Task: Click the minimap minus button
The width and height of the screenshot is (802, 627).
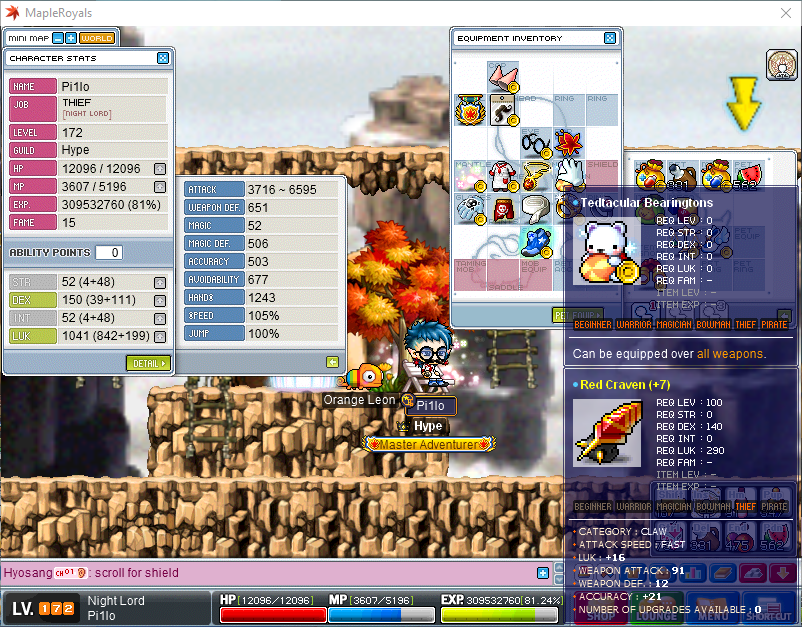Action: tap(58, 38)
